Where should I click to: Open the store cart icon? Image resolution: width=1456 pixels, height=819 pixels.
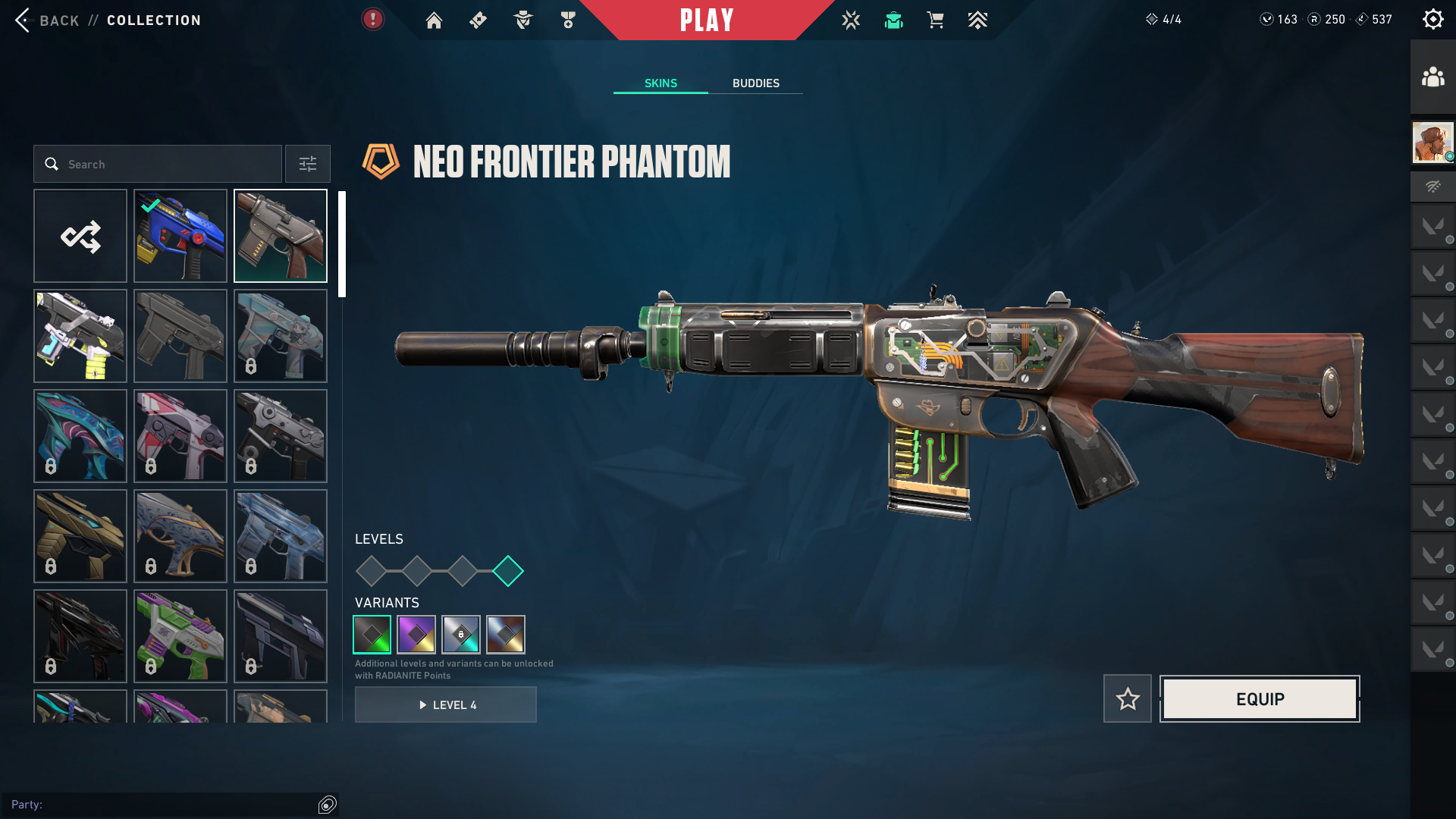point(935,20)
